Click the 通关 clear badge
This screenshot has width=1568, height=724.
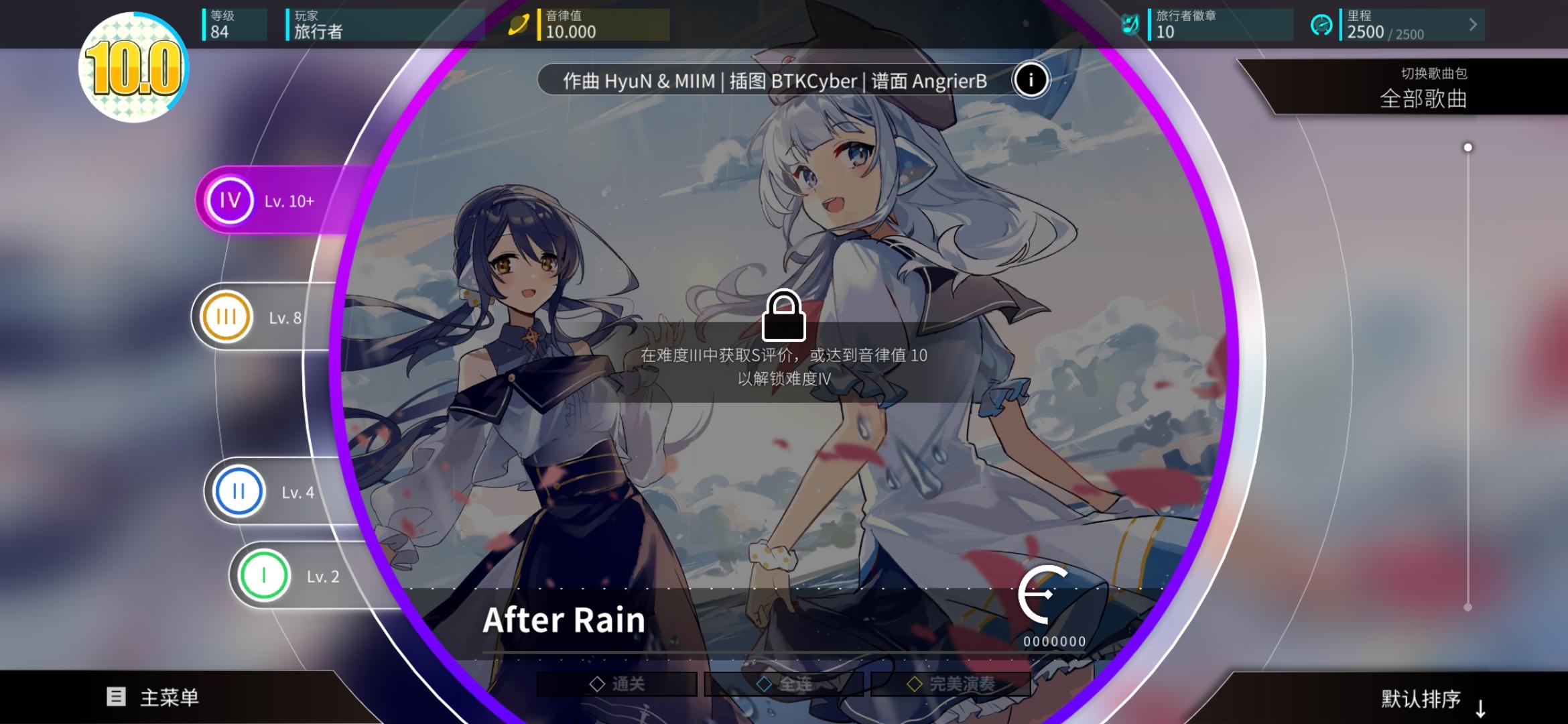(618, 682)
